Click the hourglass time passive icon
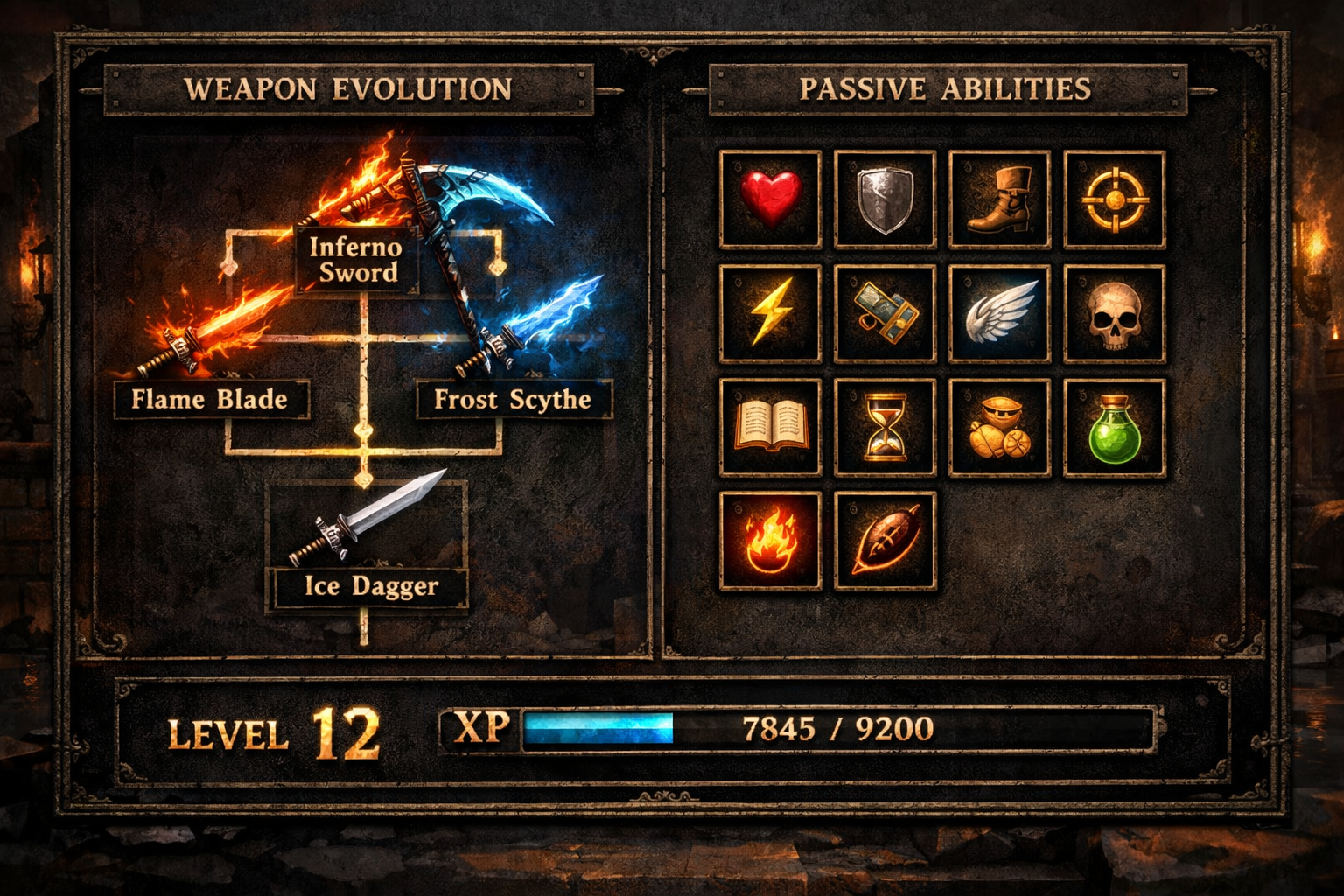 click(x=885, y=428)
